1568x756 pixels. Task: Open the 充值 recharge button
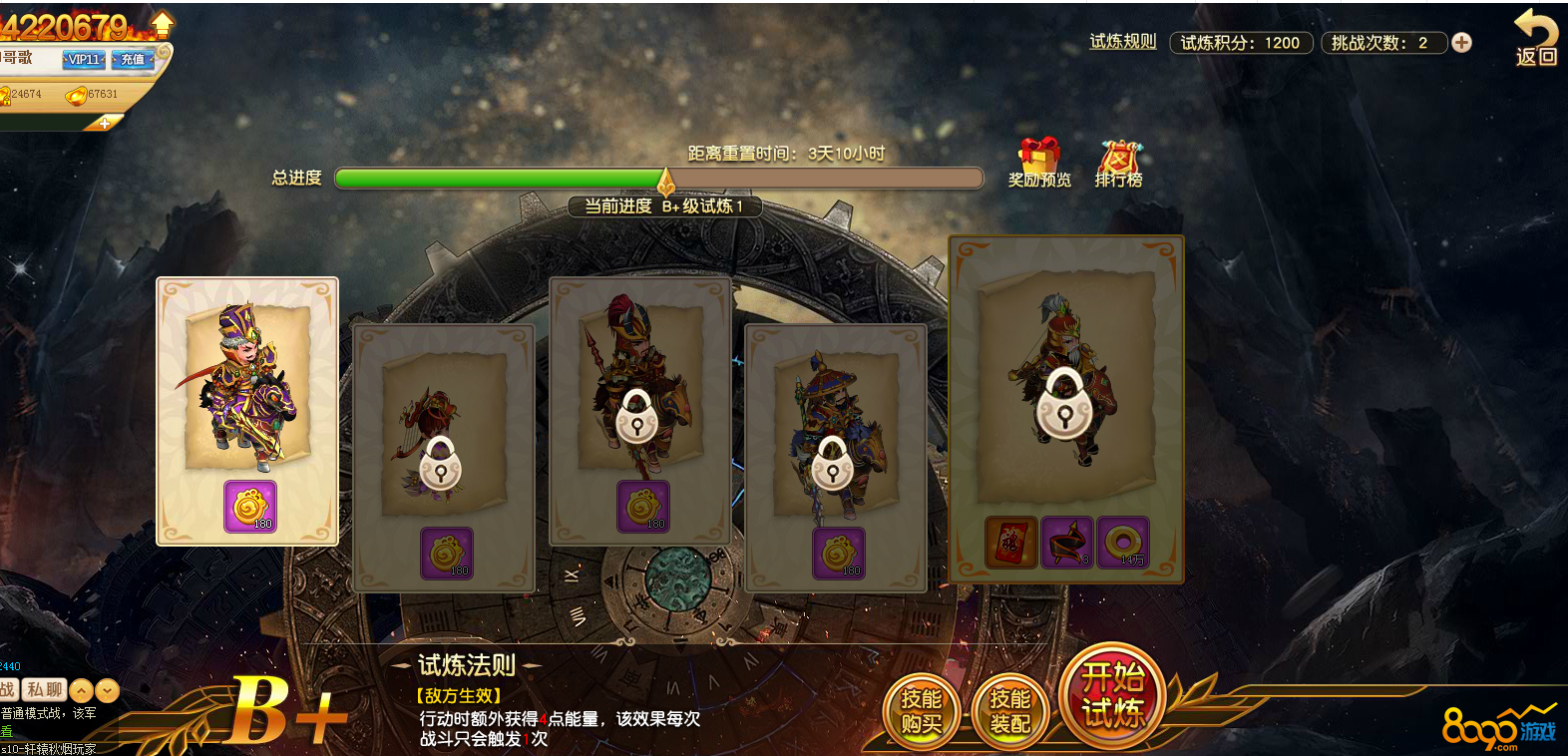[133, 60]
